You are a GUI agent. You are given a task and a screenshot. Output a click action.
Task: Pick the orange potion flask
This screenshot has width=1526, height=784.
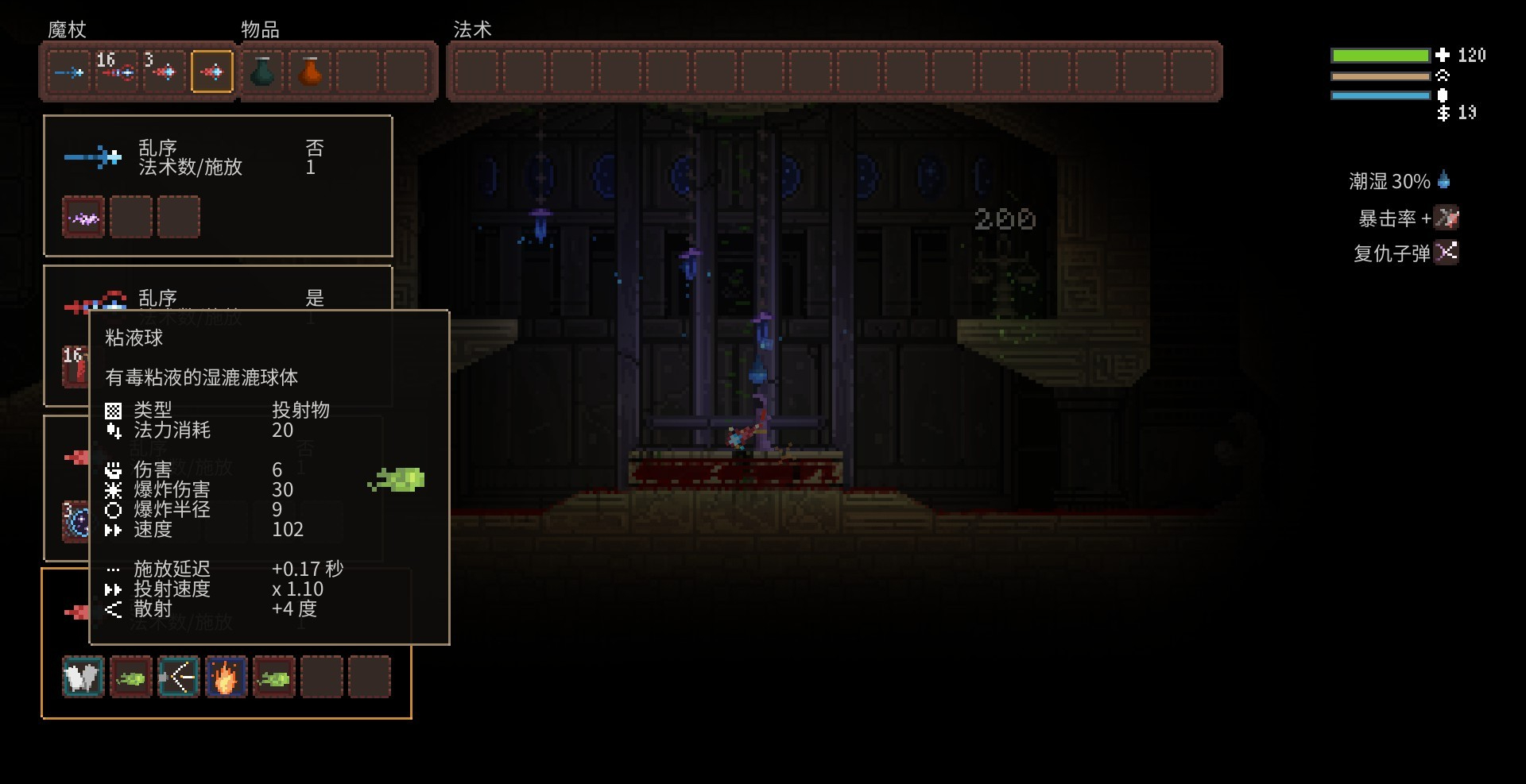click(x=311, y=72)
